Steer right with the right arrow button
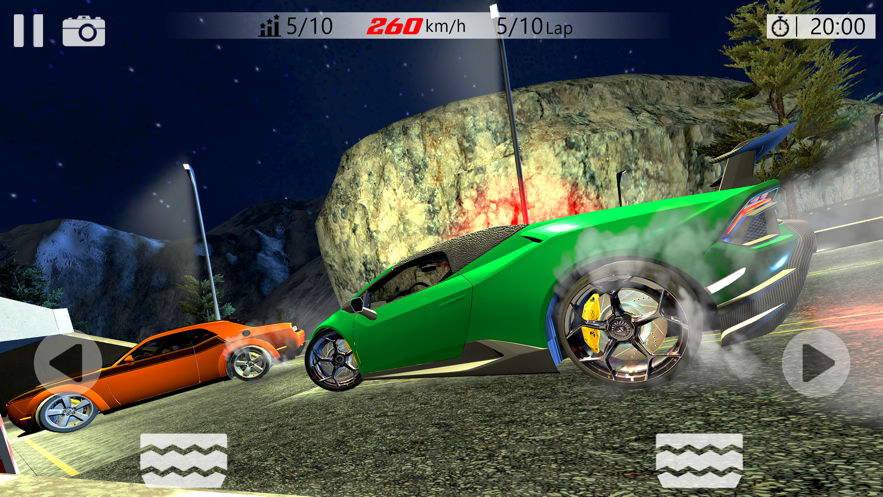This screenshot has height=497, width=883. (x=815, y=363)
